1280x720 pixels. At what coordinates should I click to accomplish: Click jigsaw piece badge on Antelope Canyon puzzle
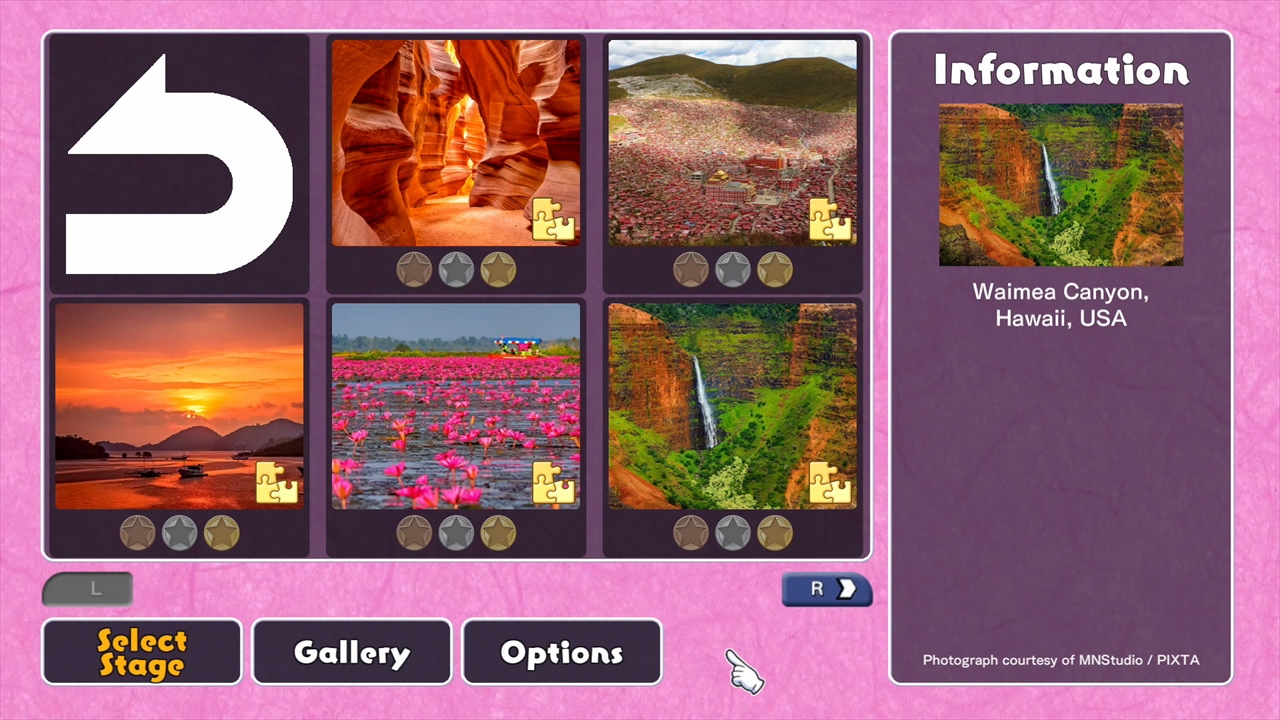(x=553, y=218)
